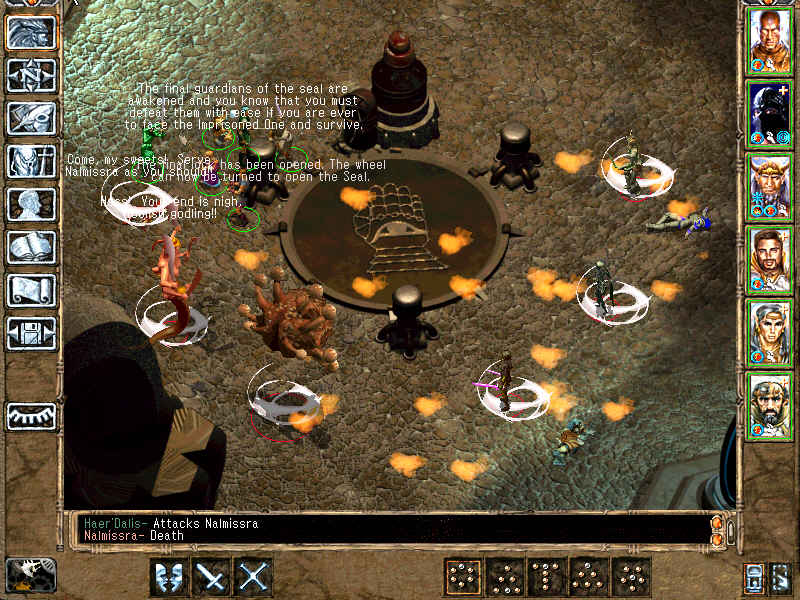Activate the Guard shield action button
The height and width of the screenshot is (600, 800).
(169, 577)
